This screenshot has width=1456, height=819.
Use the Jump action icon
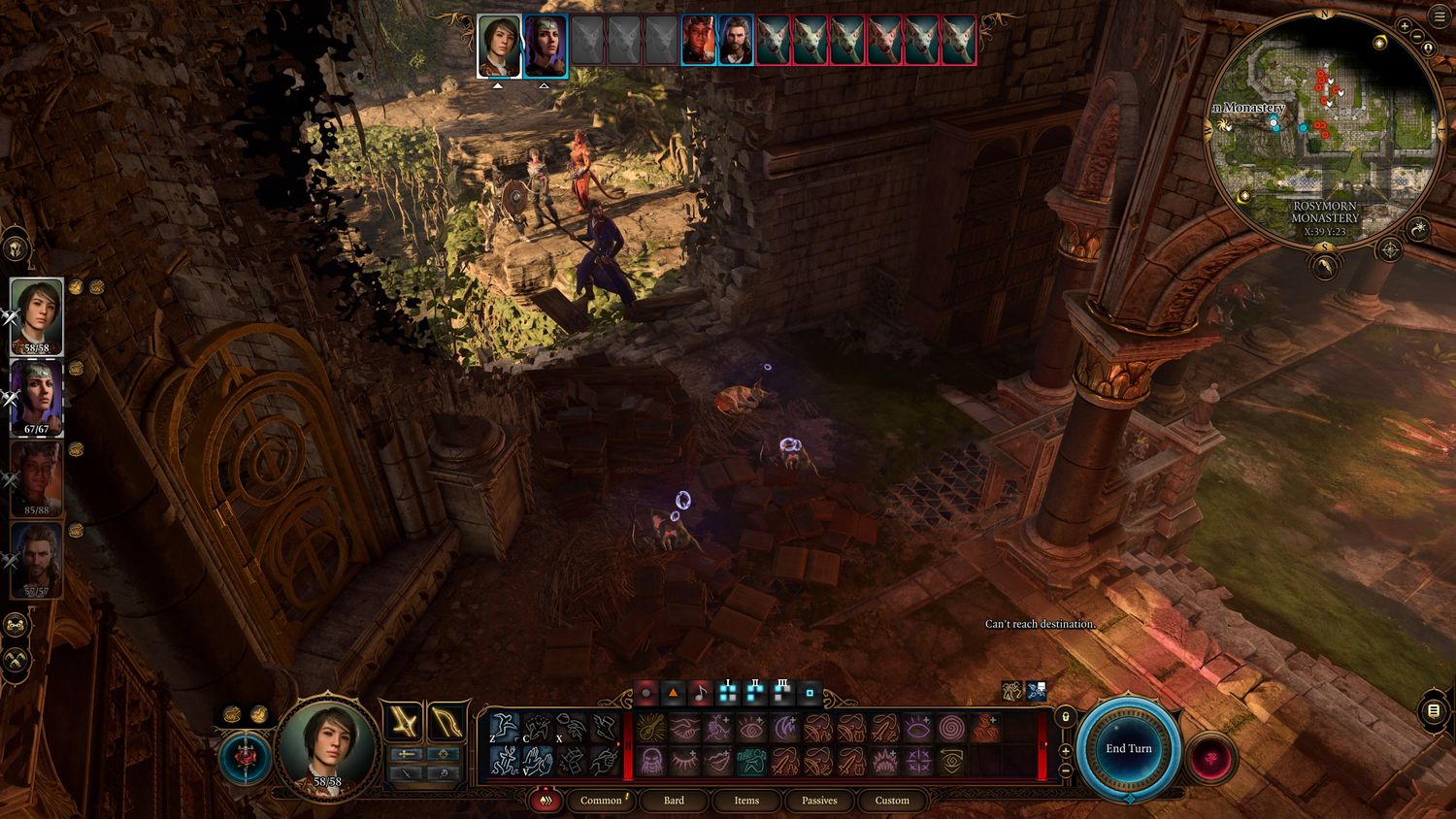coord(504,727)
